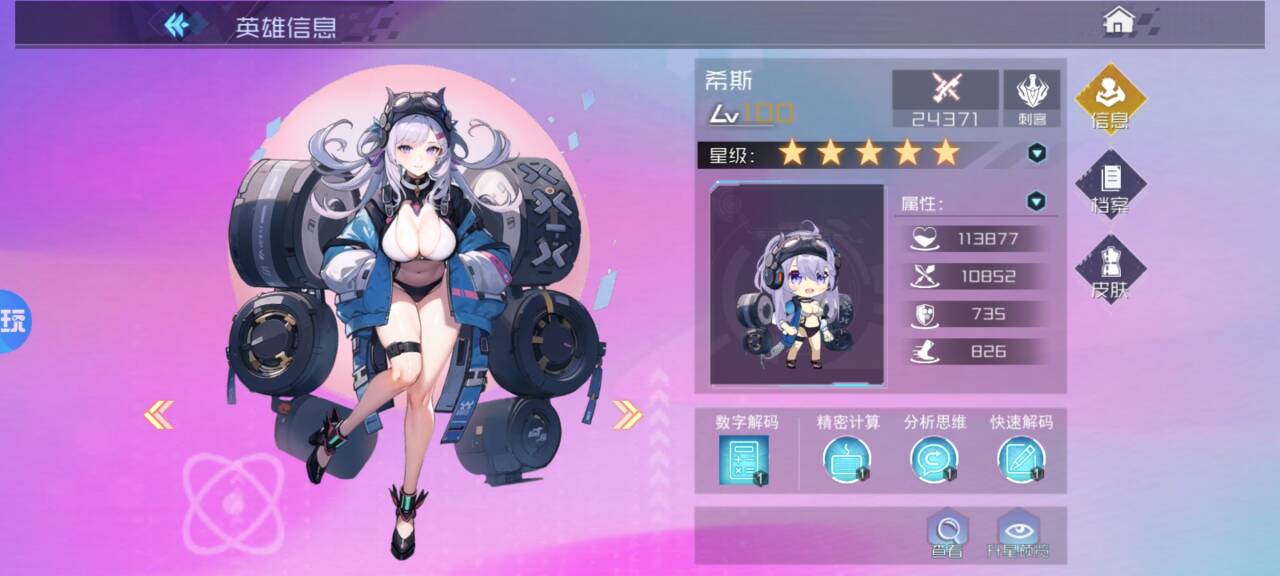
Task: Expand the 属性 attributes dropdown arrow
Action: tap(1037, 202)
